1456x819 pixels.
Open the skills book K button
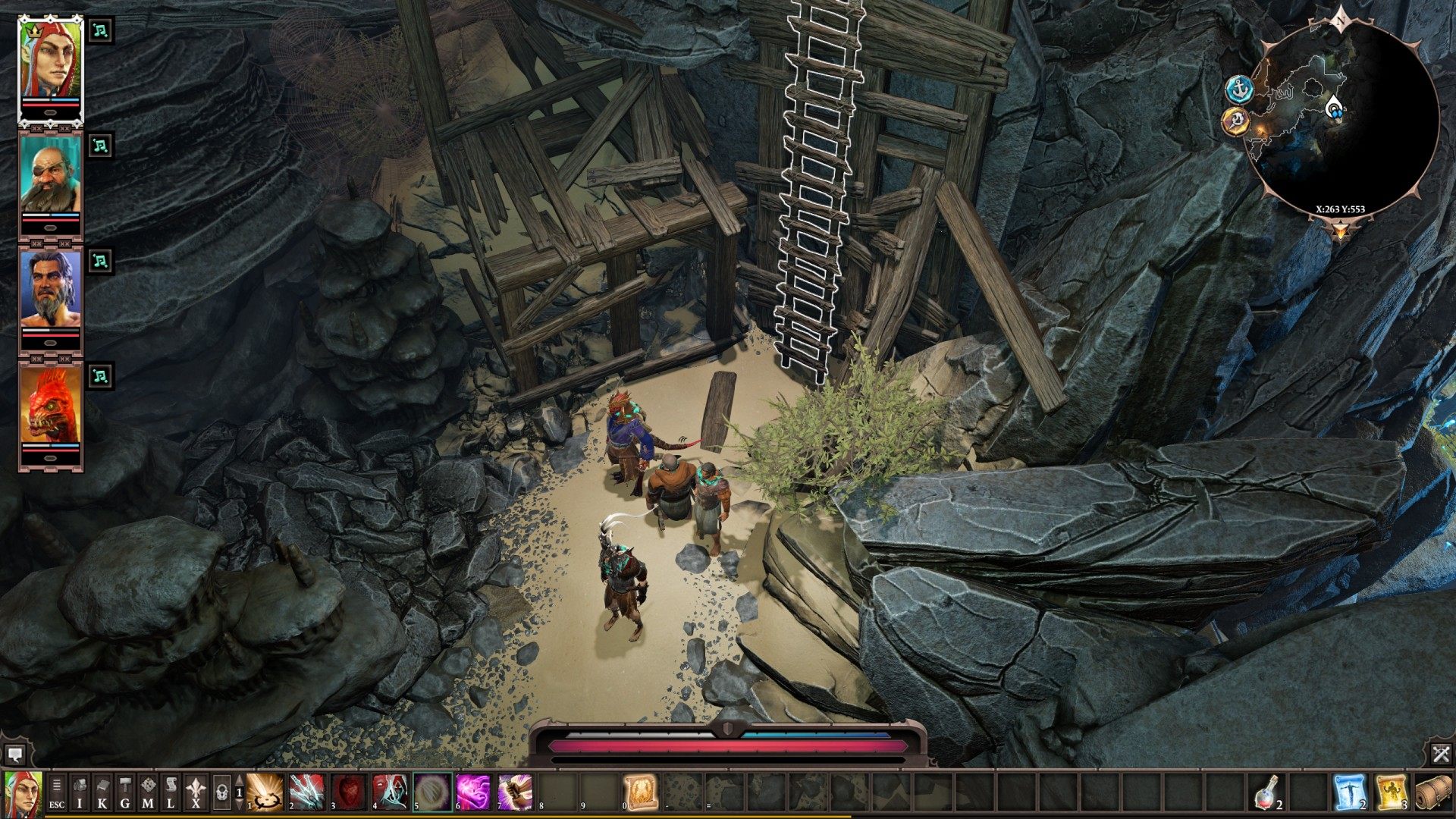click(102, 792)
